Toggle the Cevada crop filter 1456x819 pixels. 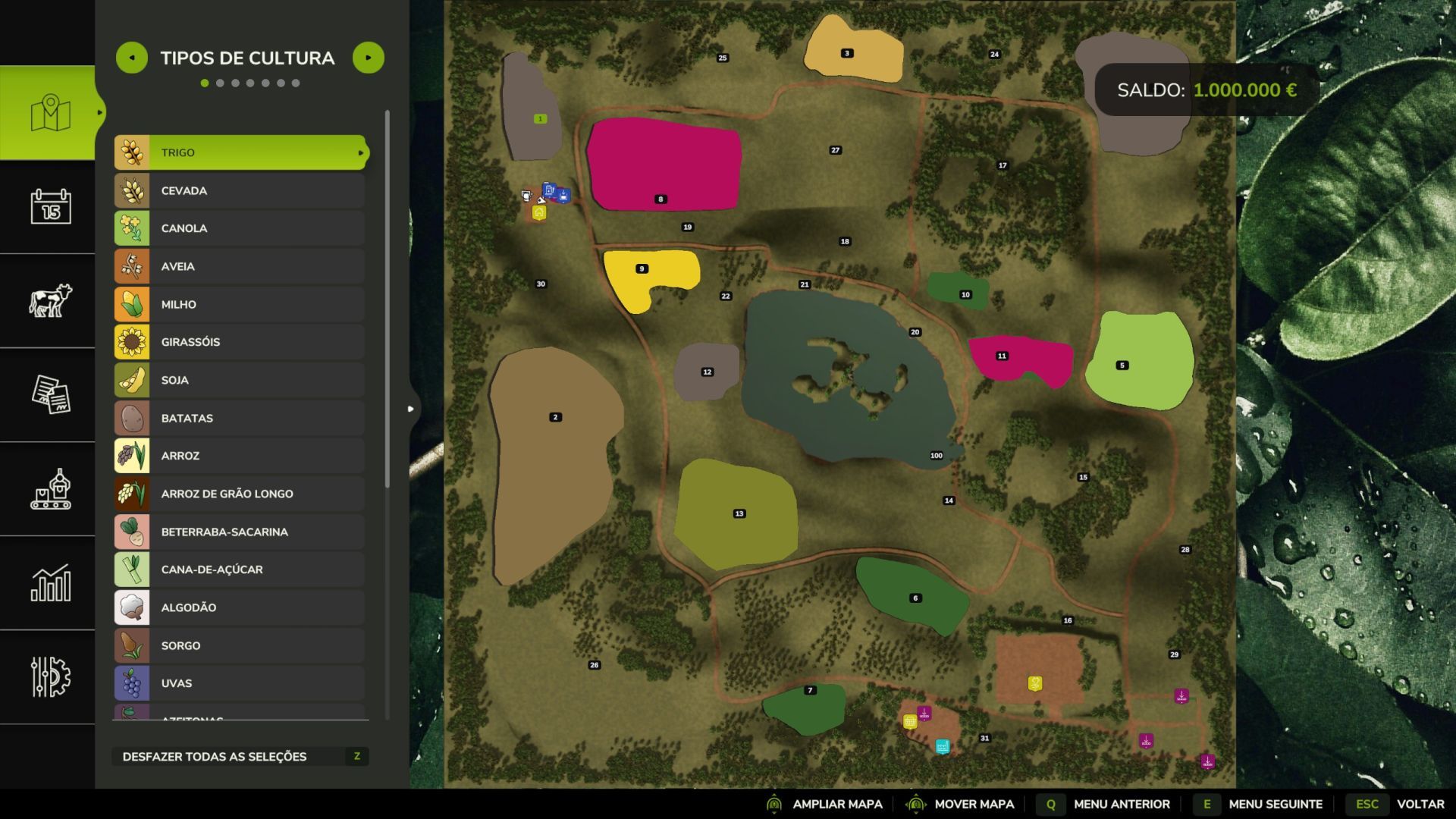(240, 190)
